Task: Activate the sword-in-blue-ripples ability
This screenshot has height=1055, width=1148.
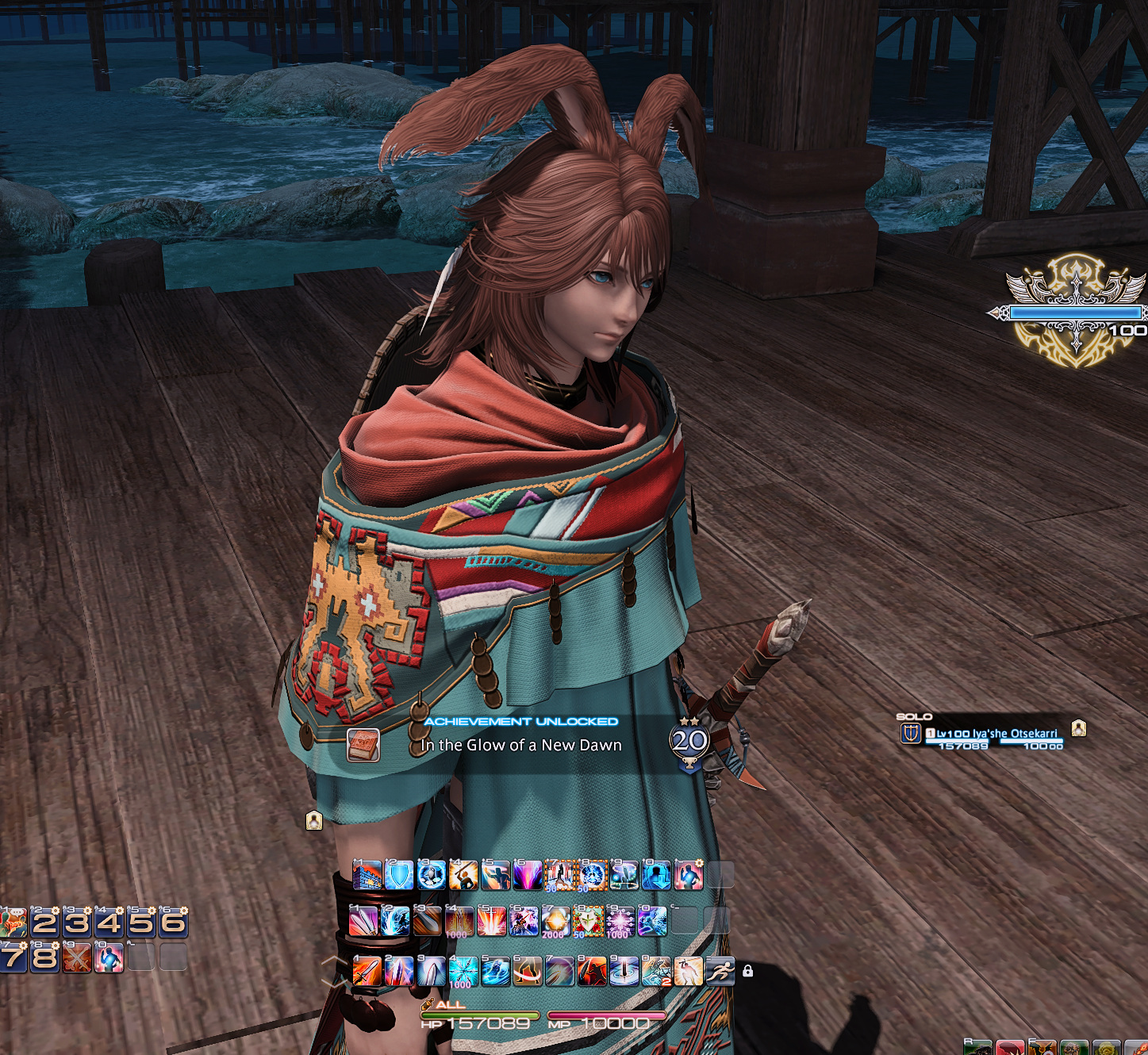Action: (624, 971)
